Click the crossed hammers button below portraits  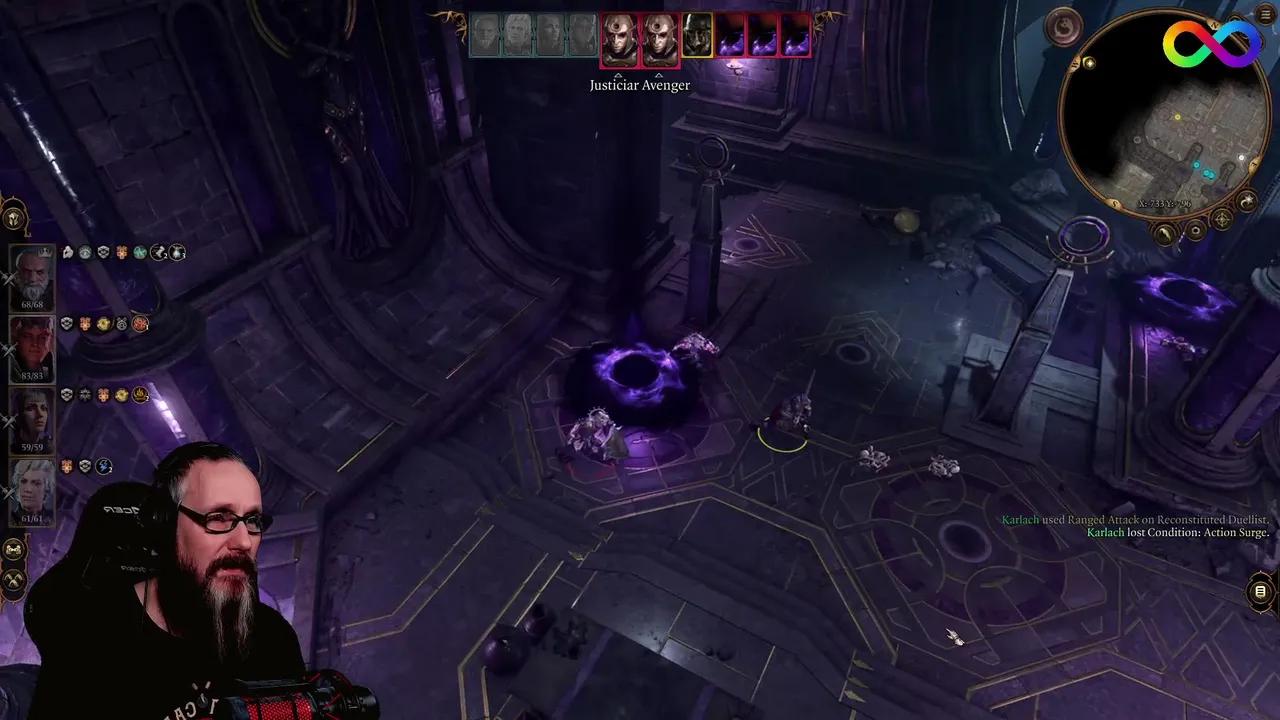pyautogui.click(x=14, y=580)
